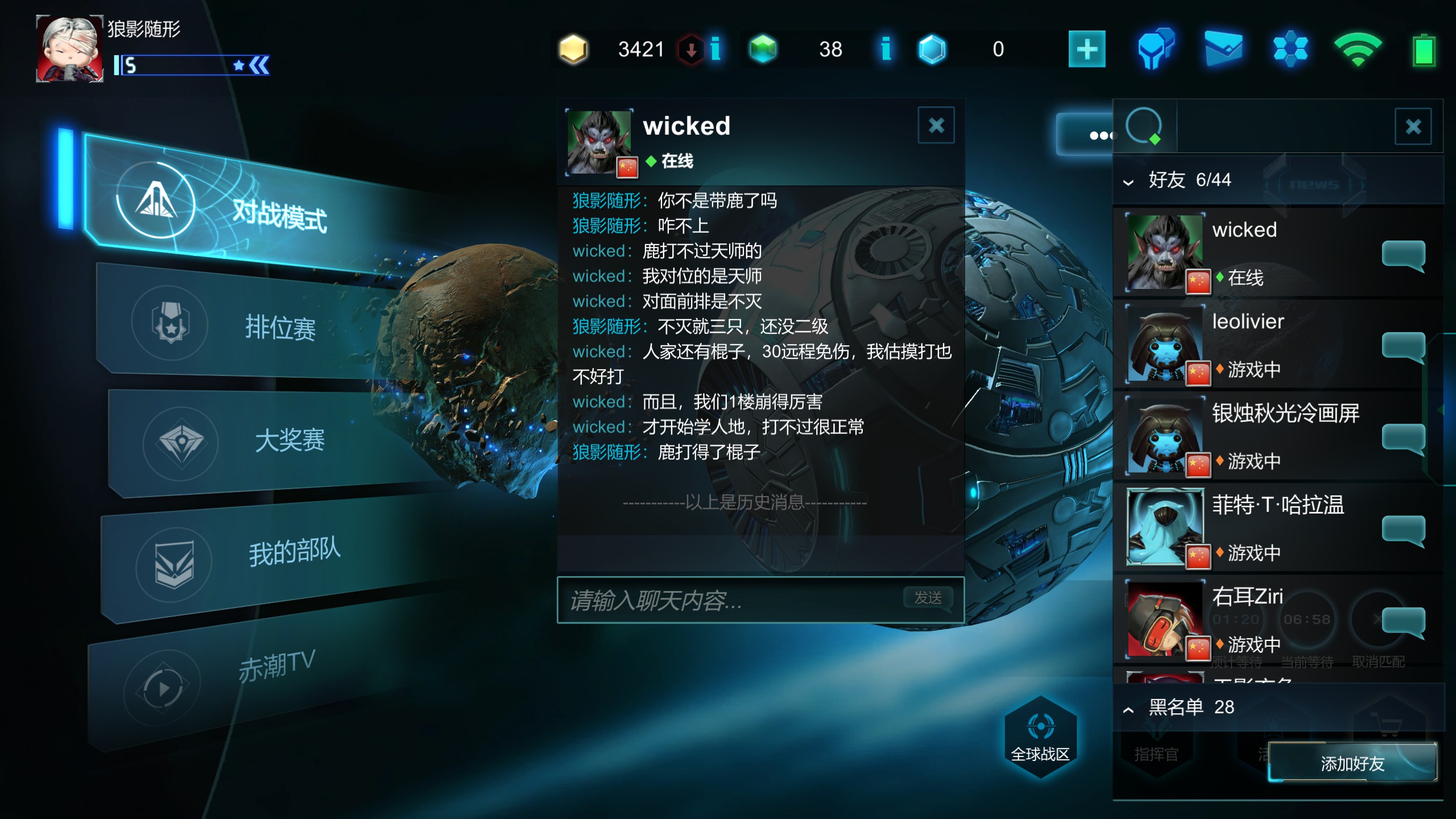Viewport: 1456px width, 819px height.
Task: Open the 大奖赛 grand prix mode
Action: [x=289, y=440]
